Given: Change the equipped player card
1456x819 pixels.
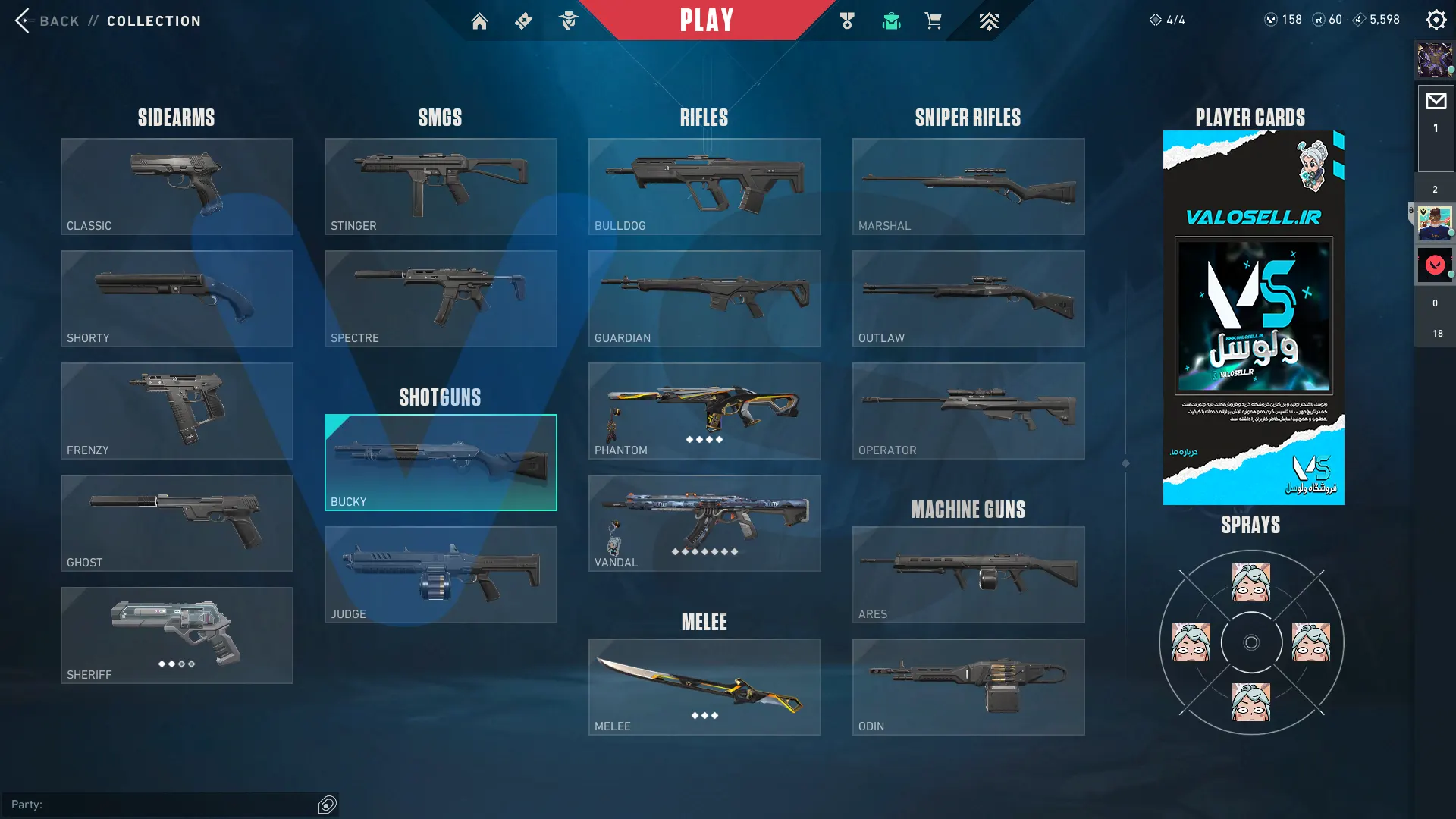Looking at the screenshot, I should coord(1254,318).
